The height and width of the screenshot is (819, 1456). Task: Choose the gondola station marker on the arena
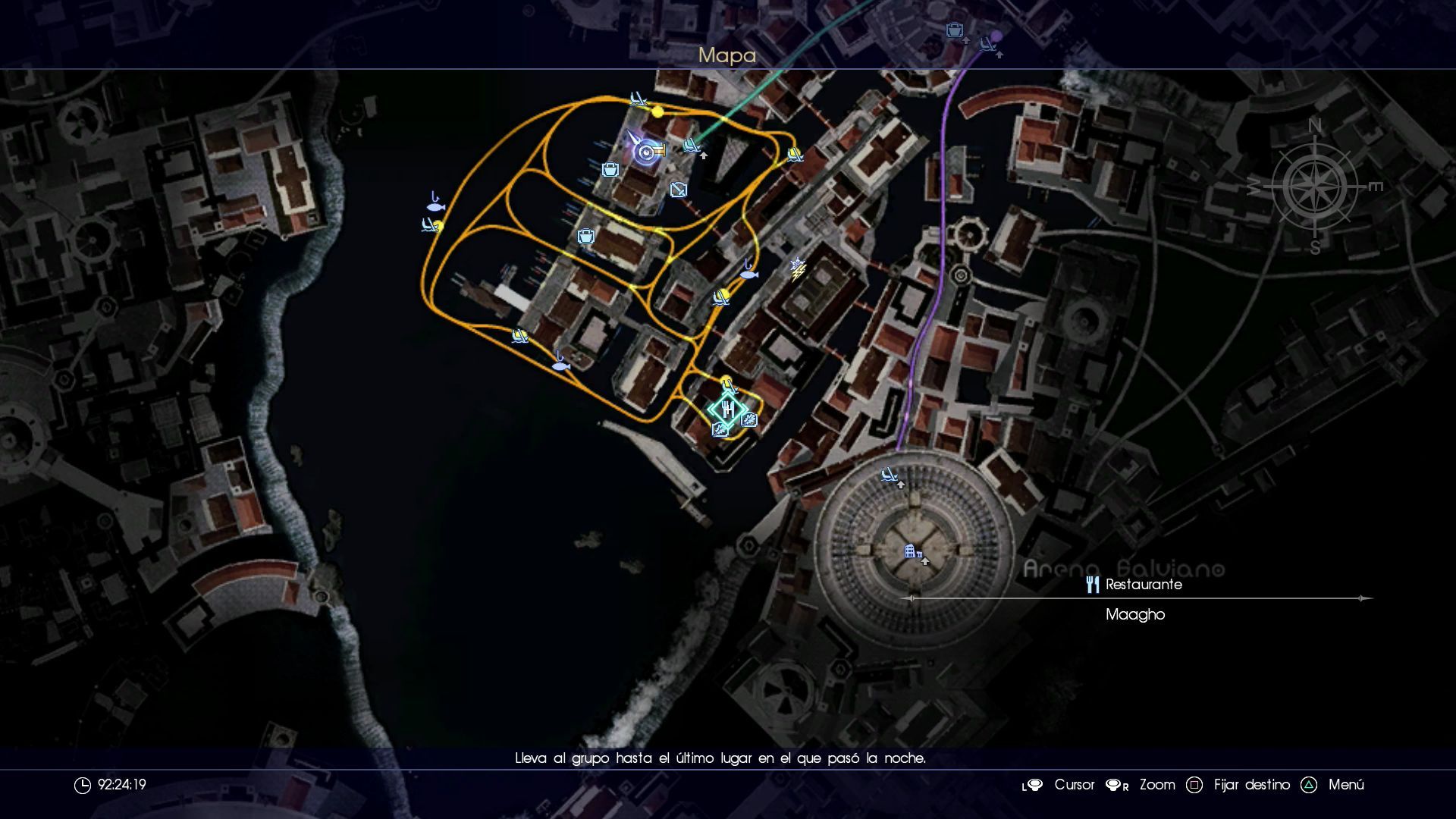pyautogui.click(x=889, y=475)
